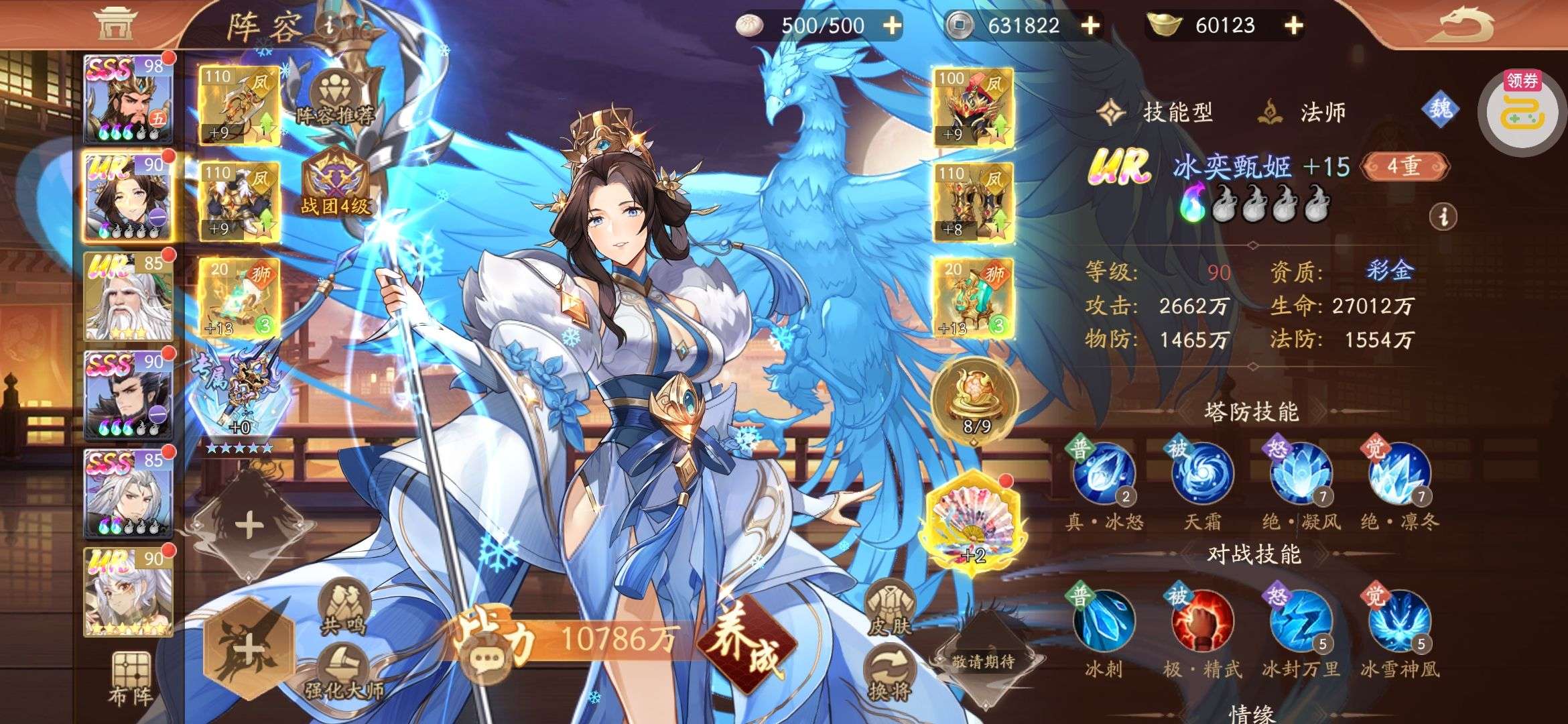Open the 布阵 formation screen

[x=130, y=678]
